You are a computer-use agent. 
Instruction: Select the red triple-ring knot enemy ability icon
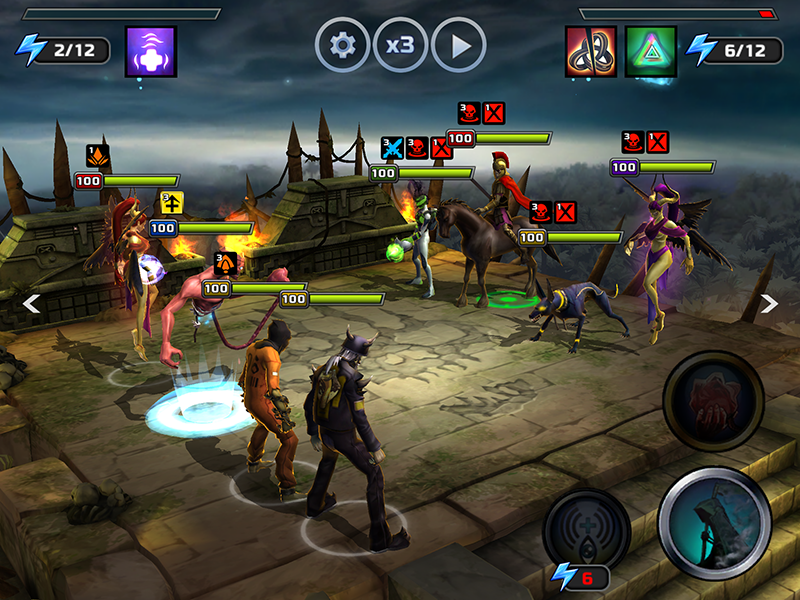(x=591, y=52)
